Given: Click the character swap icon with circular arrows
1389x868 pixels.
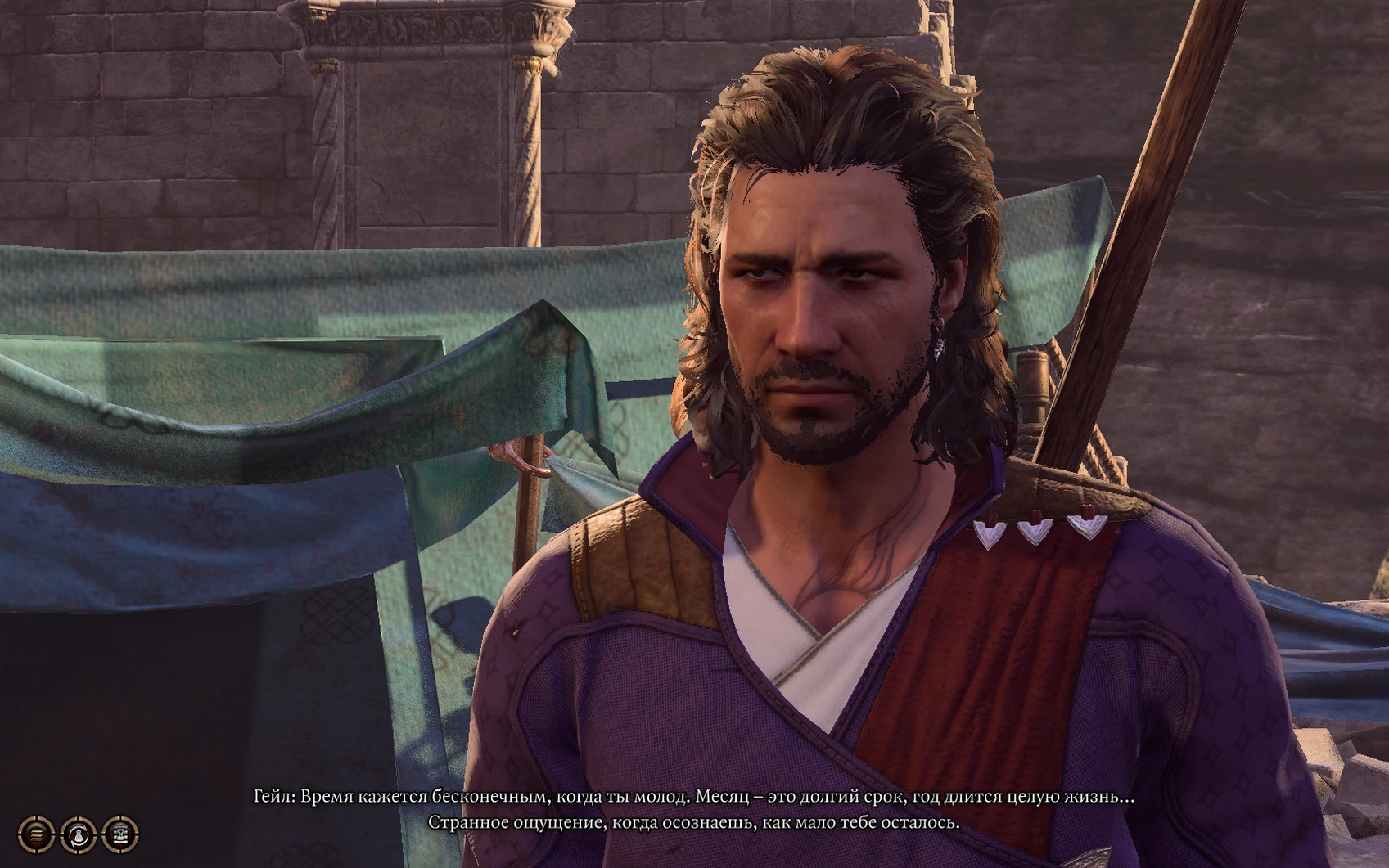Looking at the screenshot, I should (79, 834).
